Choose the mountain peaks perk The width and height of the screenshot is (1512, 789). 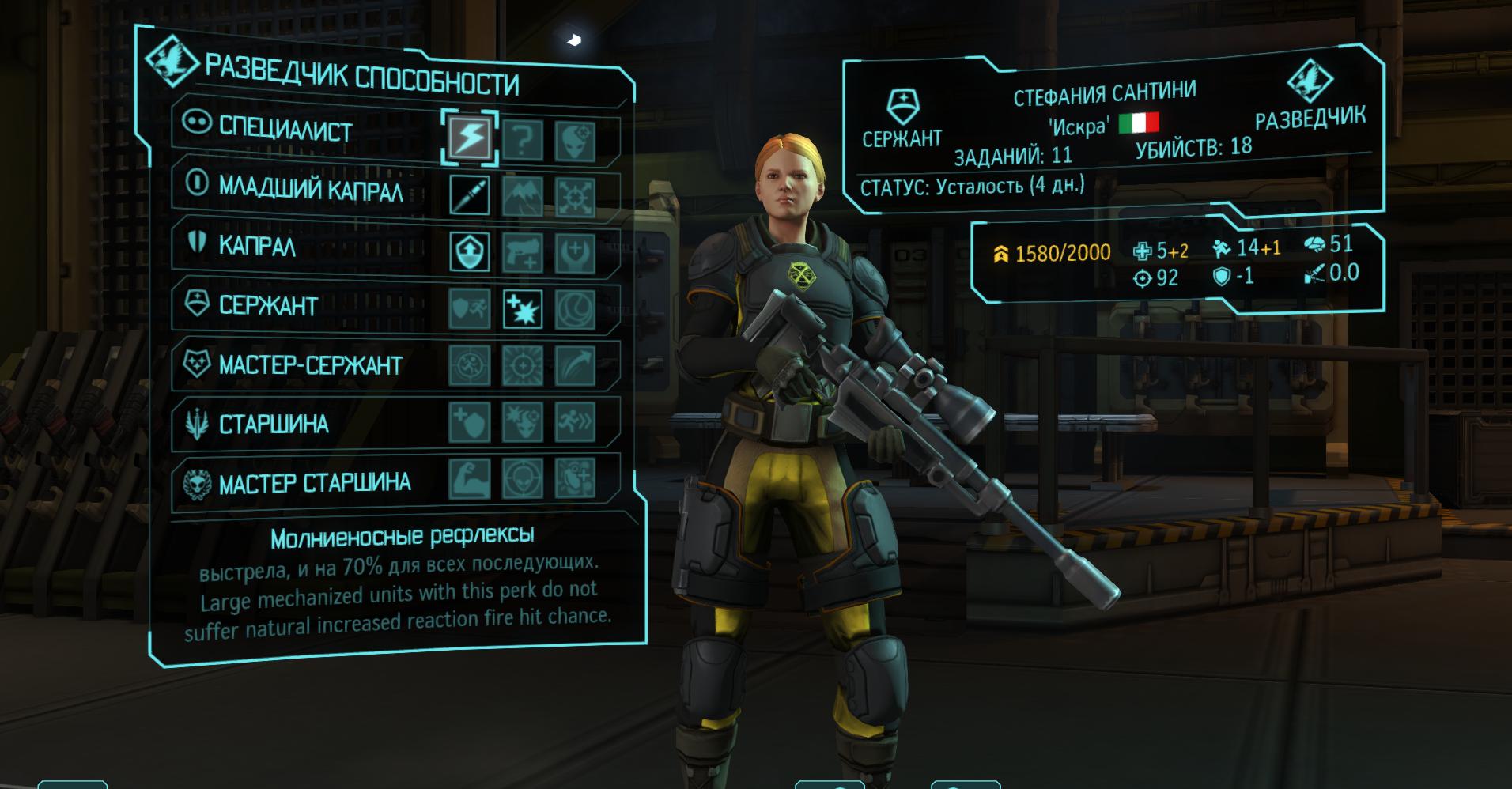coord(523,196)
